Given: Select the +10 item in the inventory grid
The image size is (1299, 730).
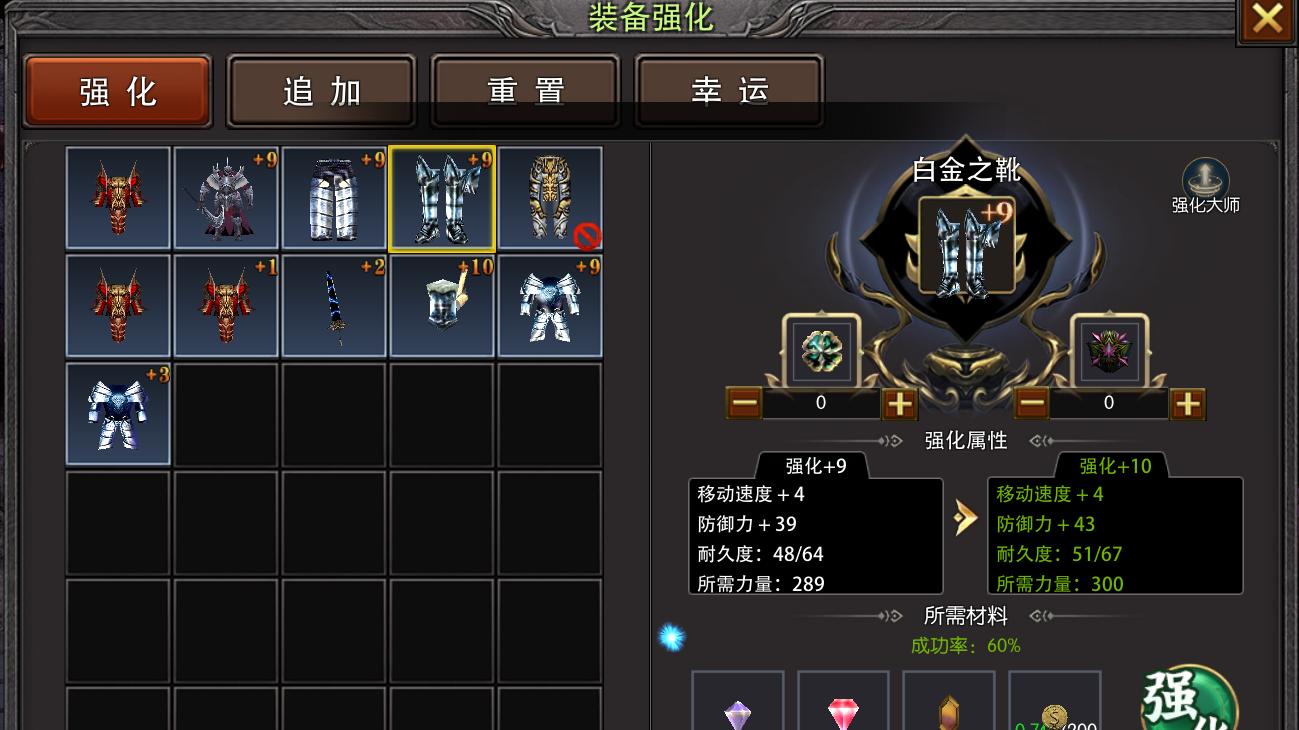Looking at the screenshot, I should click(x=441, y=305).
